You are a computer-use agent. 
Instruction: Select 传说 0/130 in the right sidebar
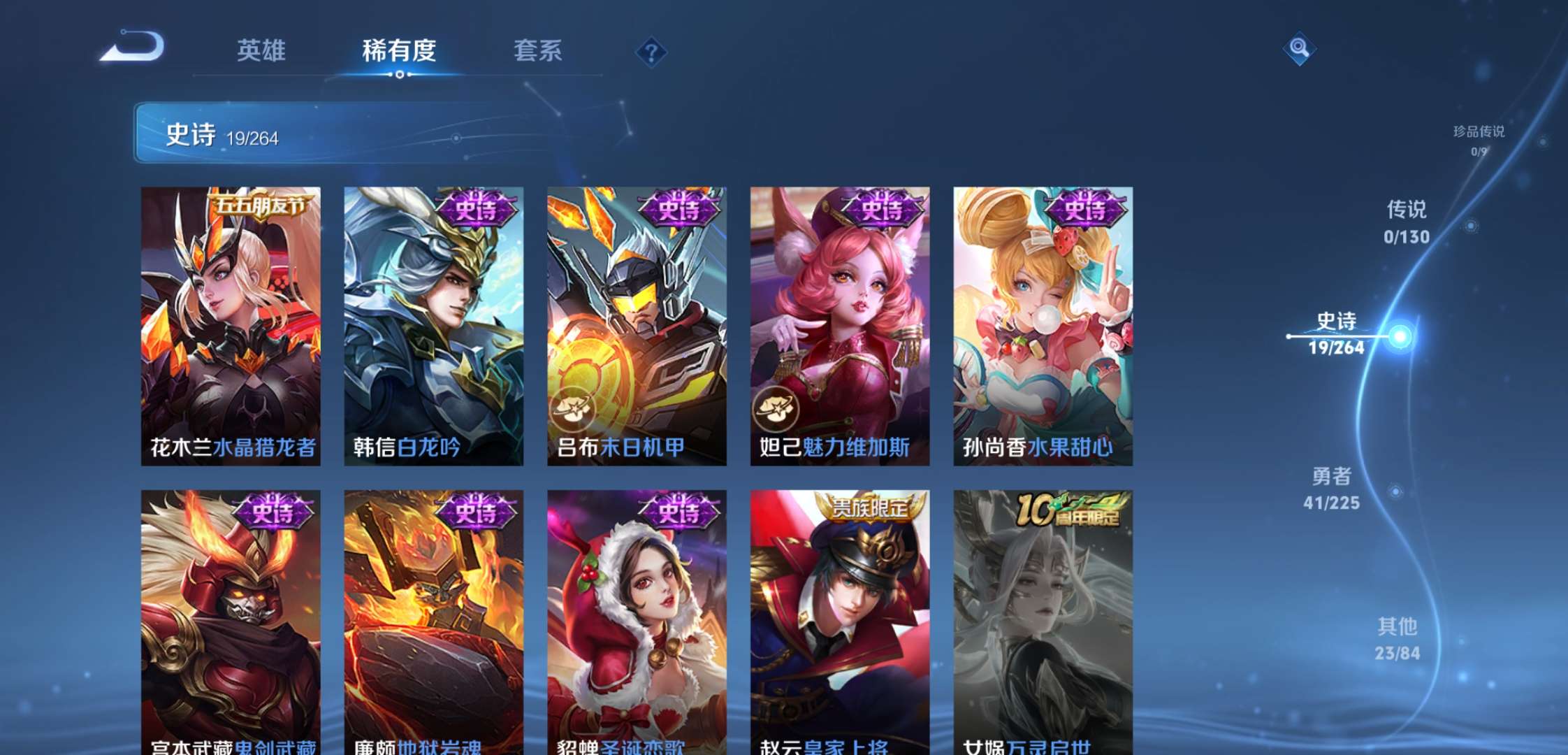[1407, 222]
